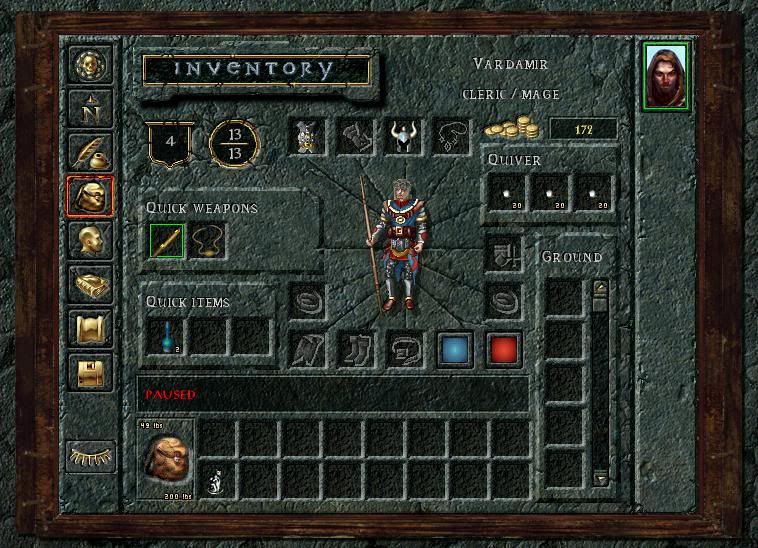Open game options with the chest icon
The width and height of the screenshot is (758, 548).
(x=90, y=372)
